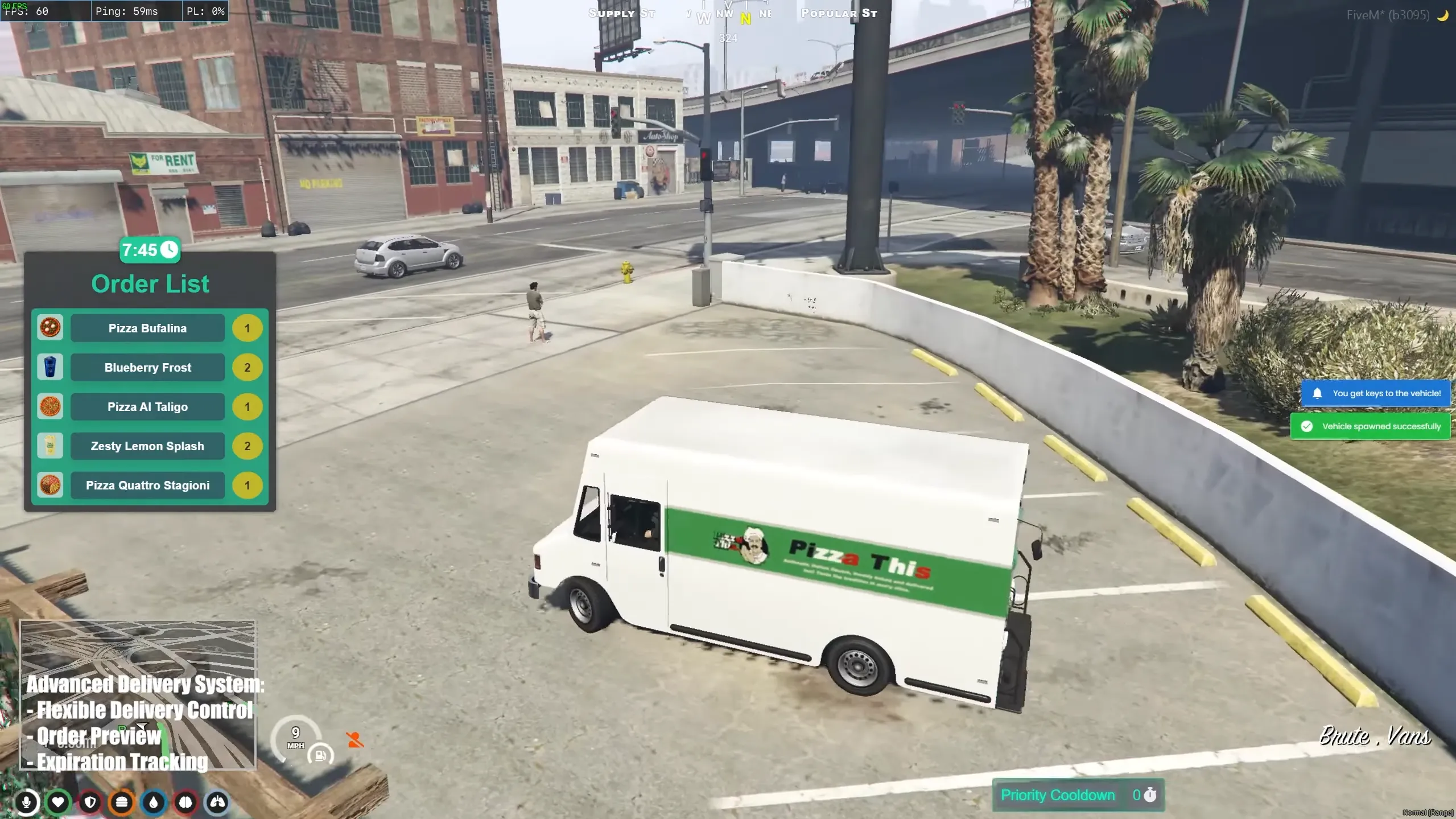This screenshot has width=1456, height=819.
Task: Select the Blueberry Frost order item
Action: pos(147,367)
